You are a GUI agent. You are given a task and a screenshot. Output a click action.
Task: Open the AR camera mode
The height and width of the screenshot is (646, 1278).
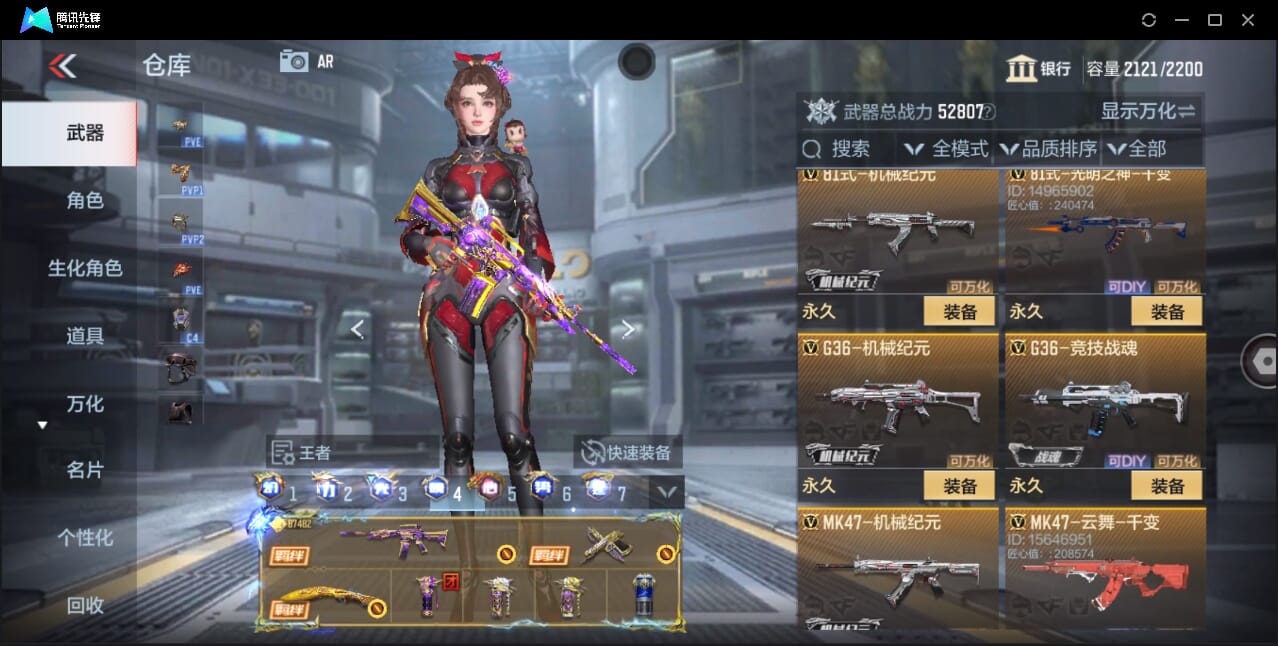306,61
